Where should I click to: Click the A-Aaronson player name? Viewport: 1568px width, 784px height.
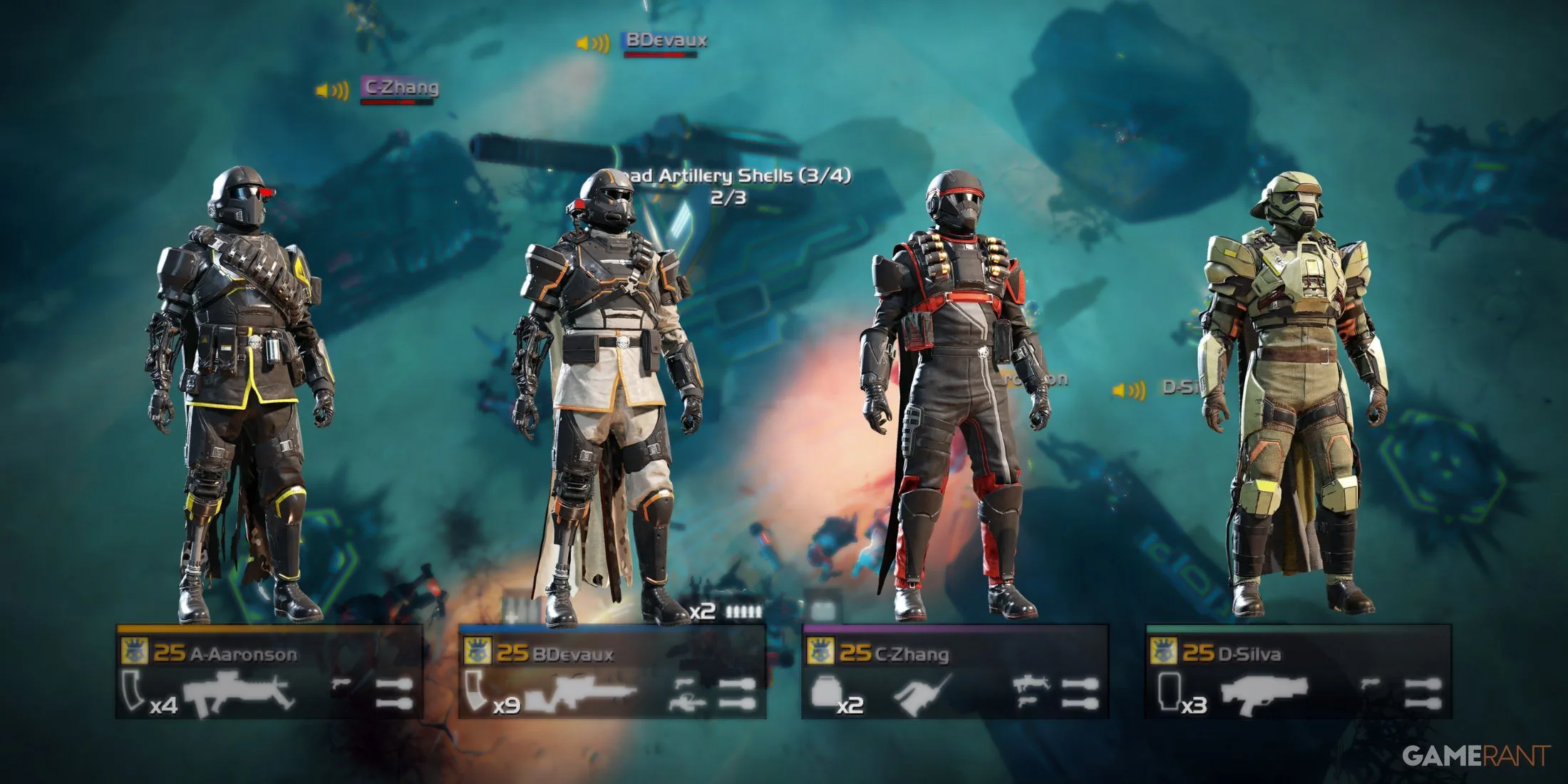click(x=244, y=654)
